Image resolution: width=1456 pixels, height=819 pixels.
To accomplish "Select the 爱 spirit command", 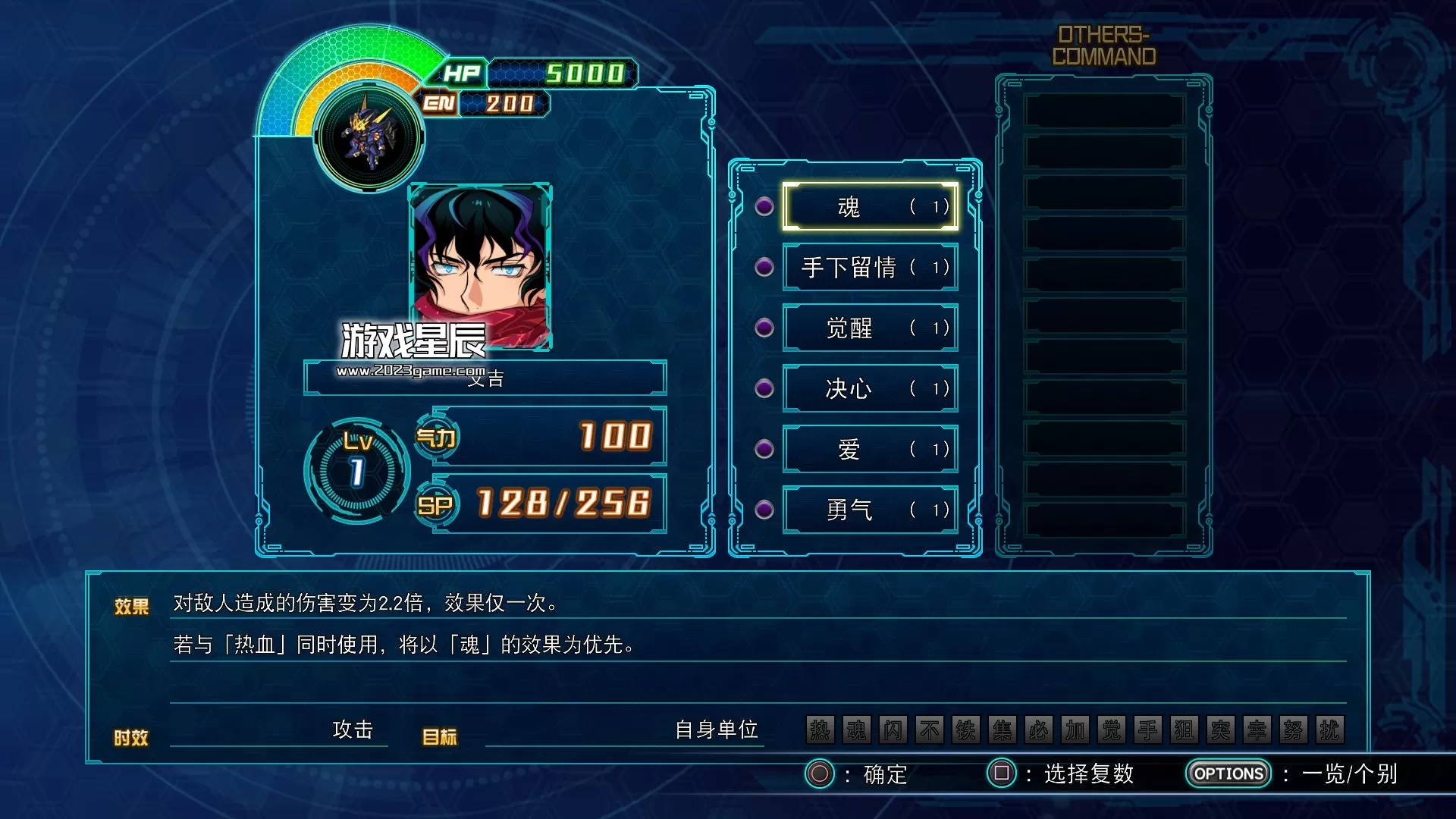I will click(870, 449).
